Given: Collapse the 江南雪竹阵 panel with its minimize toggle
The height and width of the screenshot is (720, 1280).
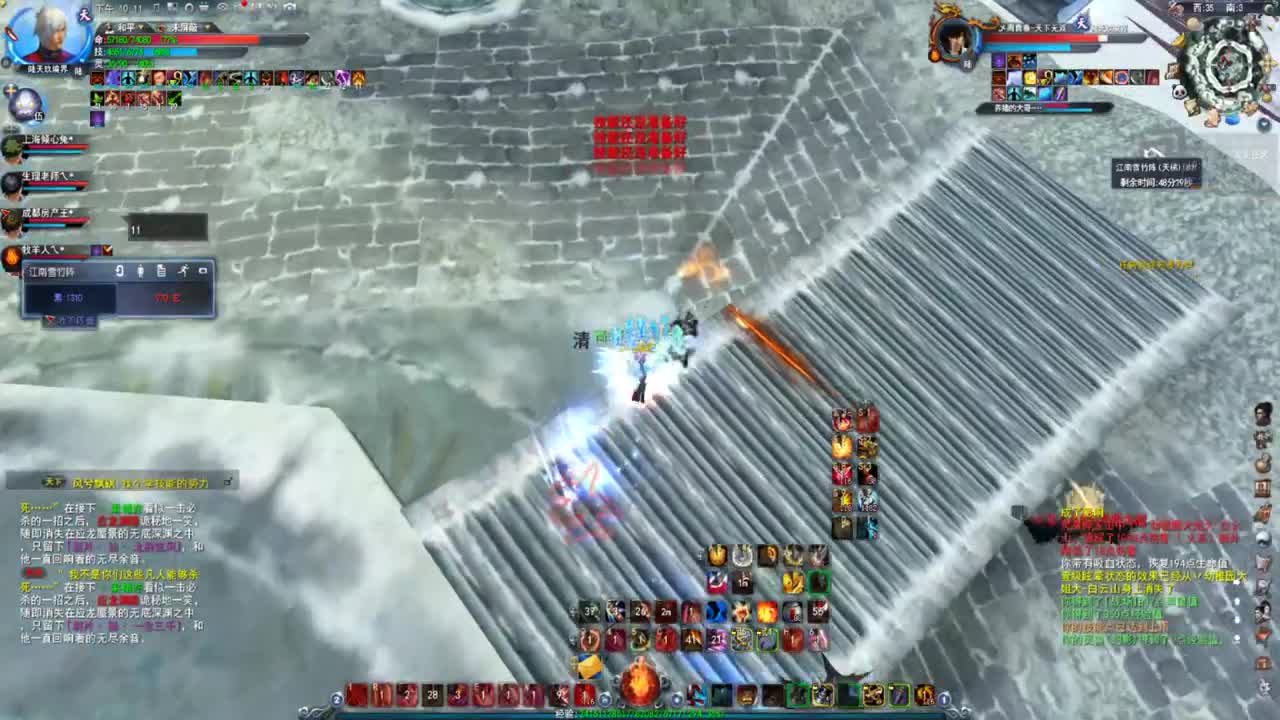Looking at the screenshot, I should coord(202,270).
